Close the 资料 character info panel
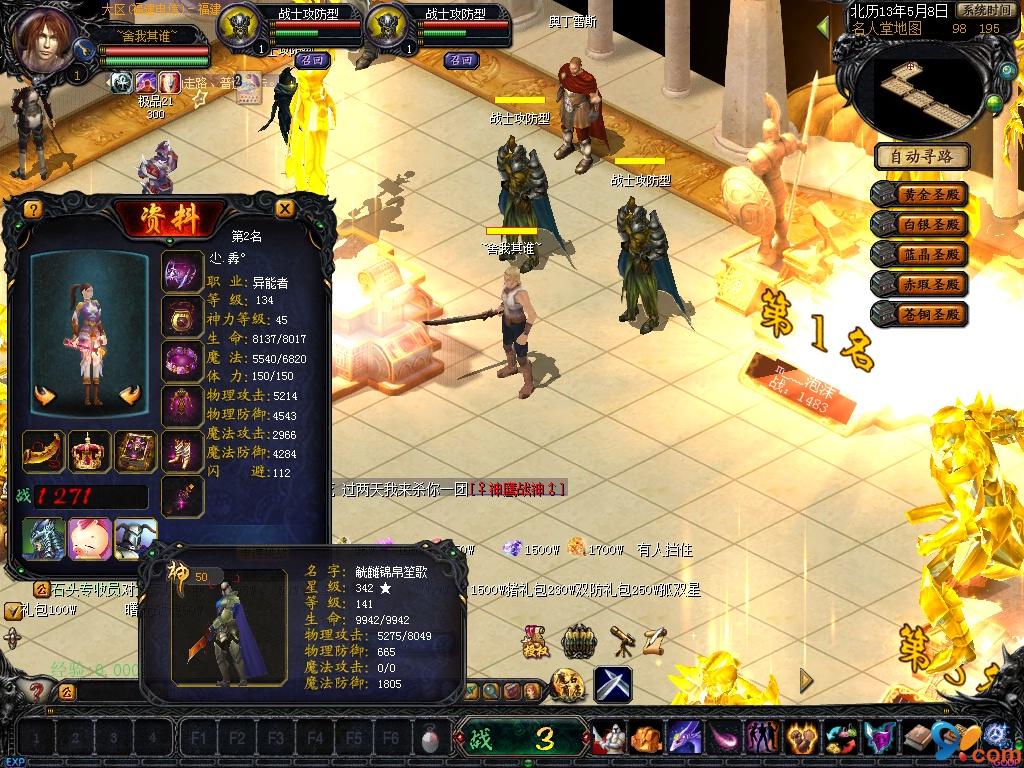The image size is (1024, 768). [285, 208]
